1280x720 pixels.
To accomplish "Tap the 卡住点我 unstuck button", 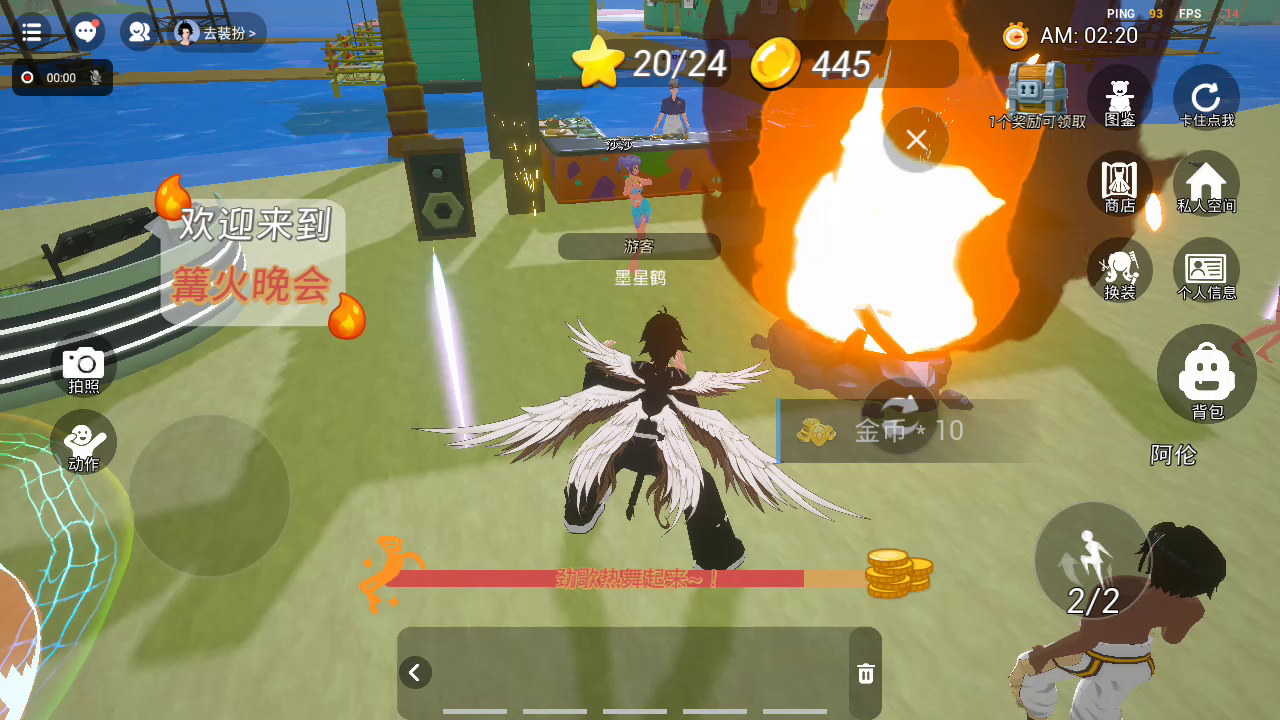I will click(x=1206, y=97).
